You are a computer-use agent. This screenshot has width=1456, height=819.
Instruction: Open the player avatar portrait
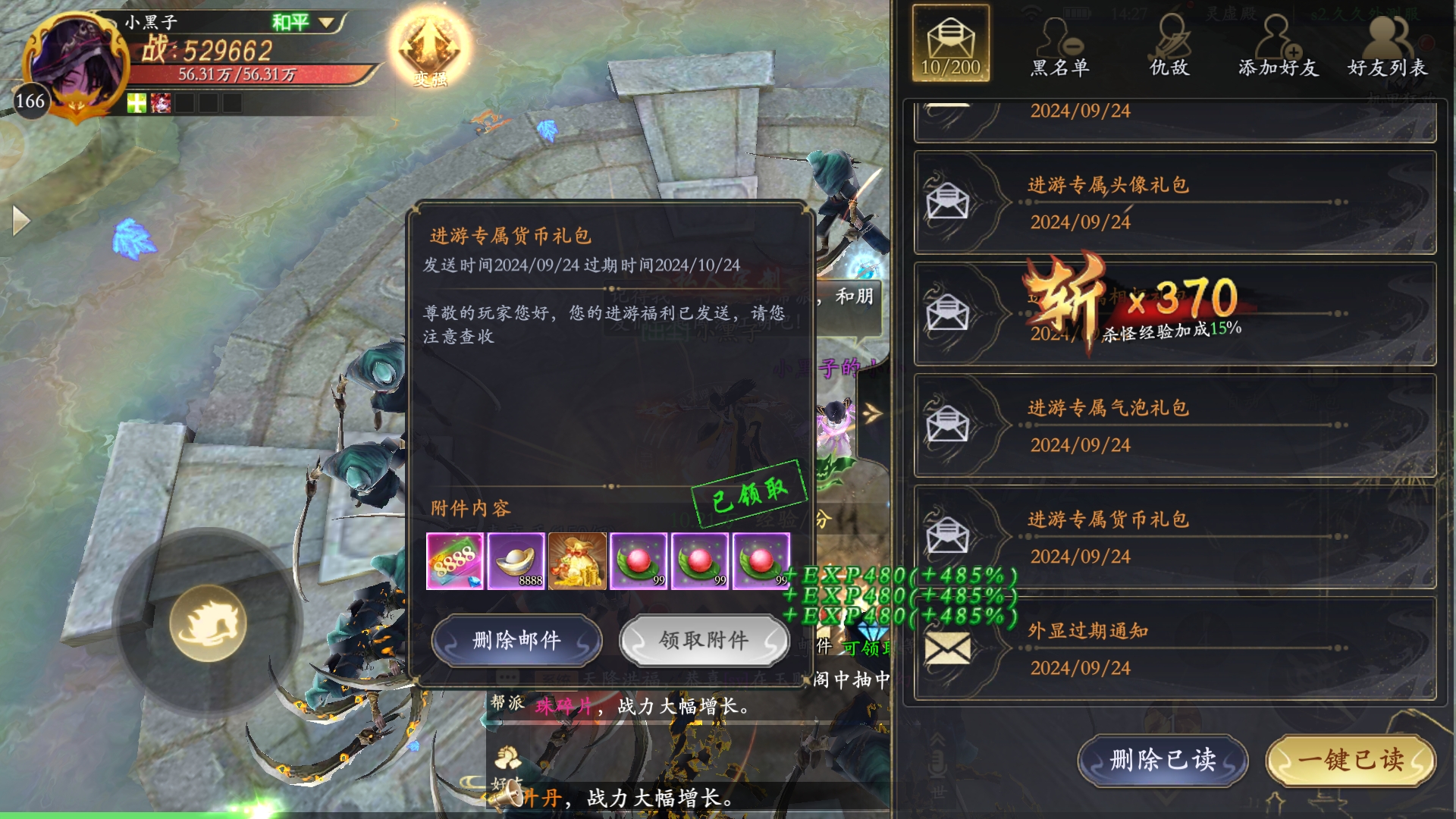[x=74, y=61]
